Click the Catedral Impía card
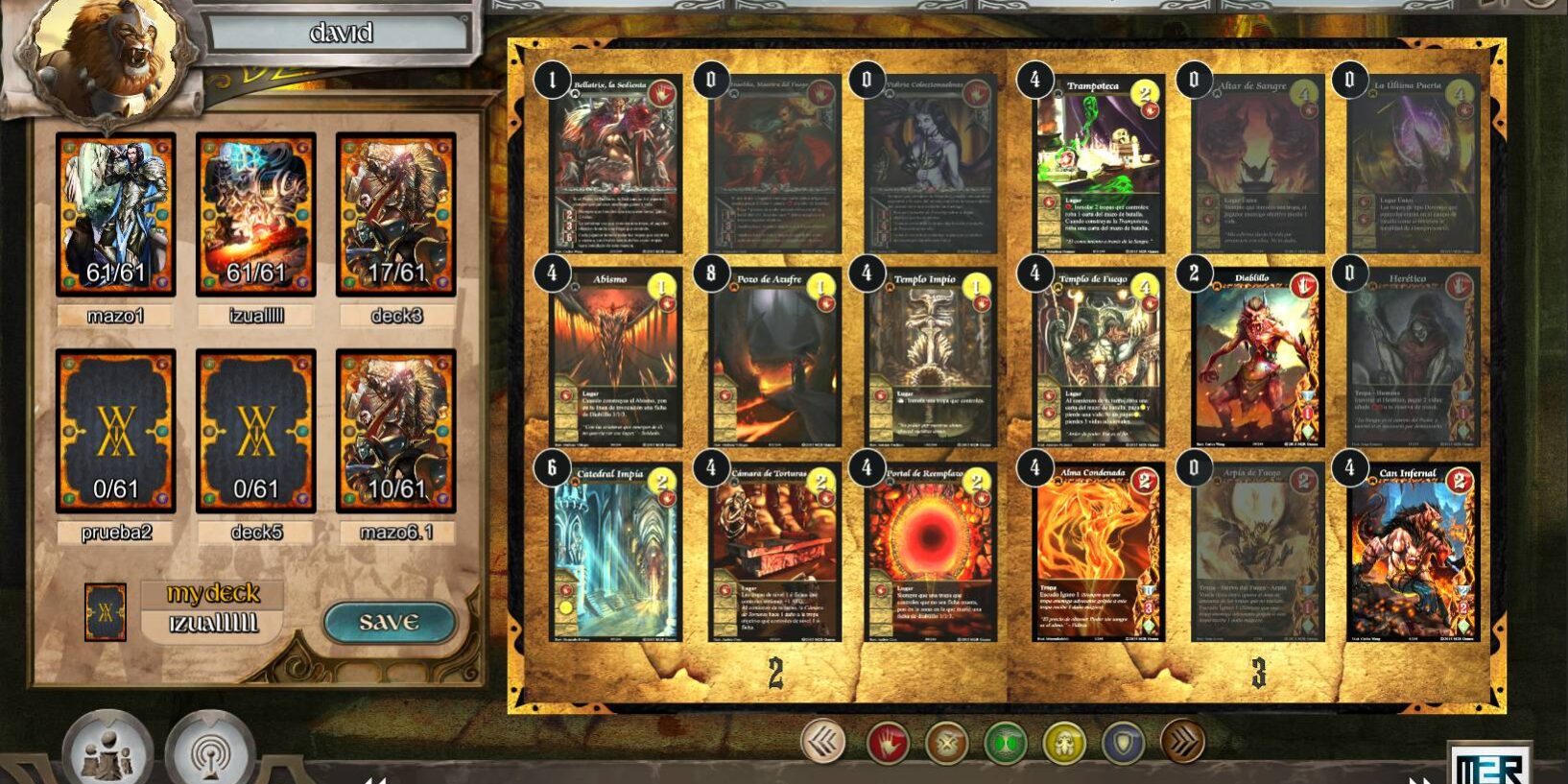The width and height of the screenshot is (1568, 784). point(615,554)
